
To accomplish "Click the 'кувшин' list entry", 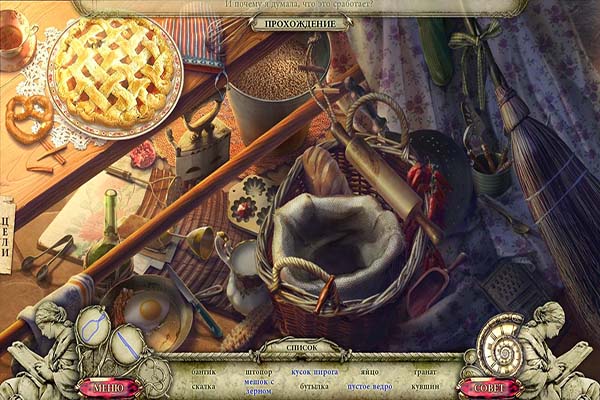I will tap(424, 385).
